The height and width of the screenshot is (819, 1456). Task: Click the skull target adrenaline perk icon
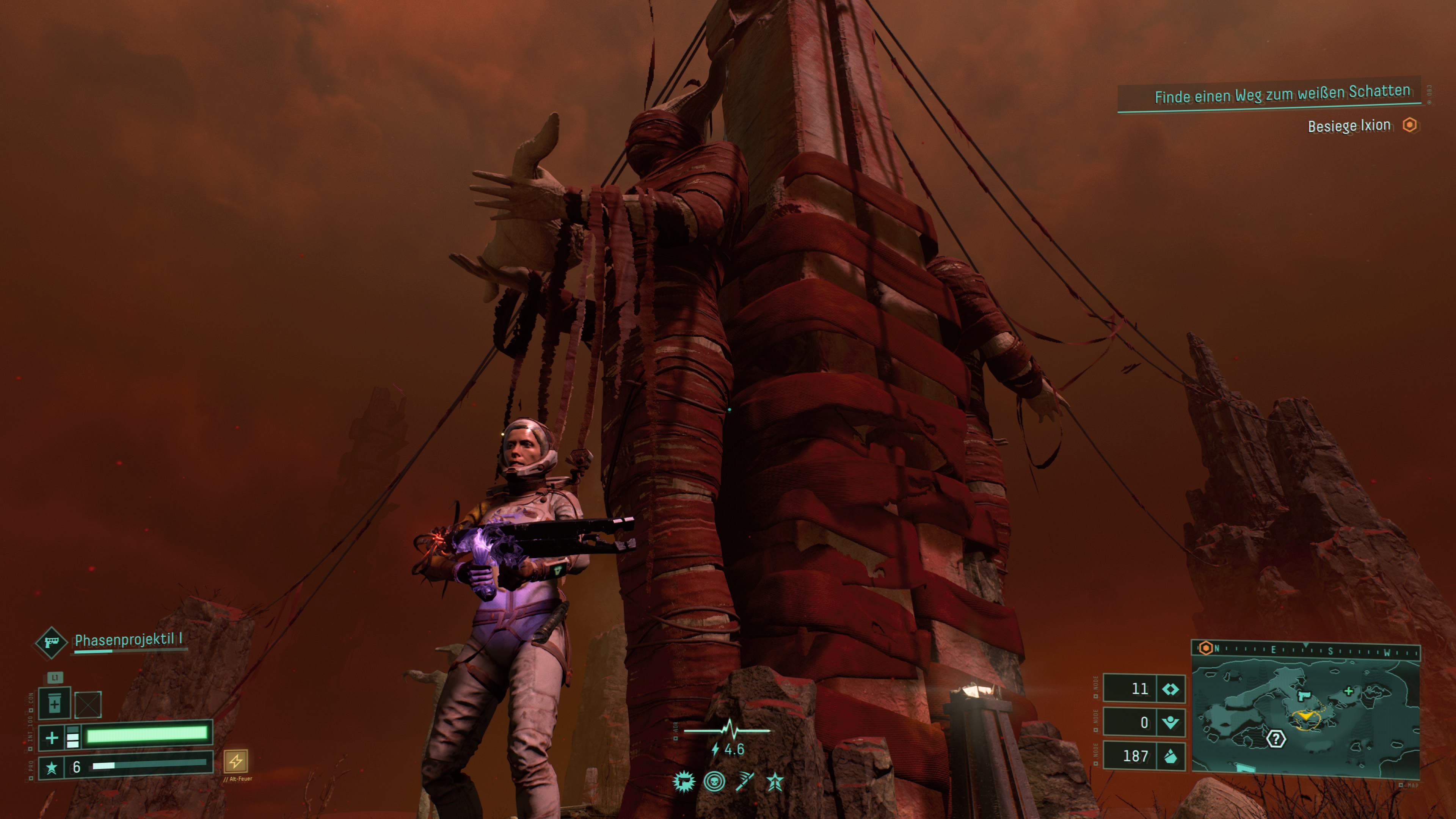pyautogui.click(x=714, y=782)
